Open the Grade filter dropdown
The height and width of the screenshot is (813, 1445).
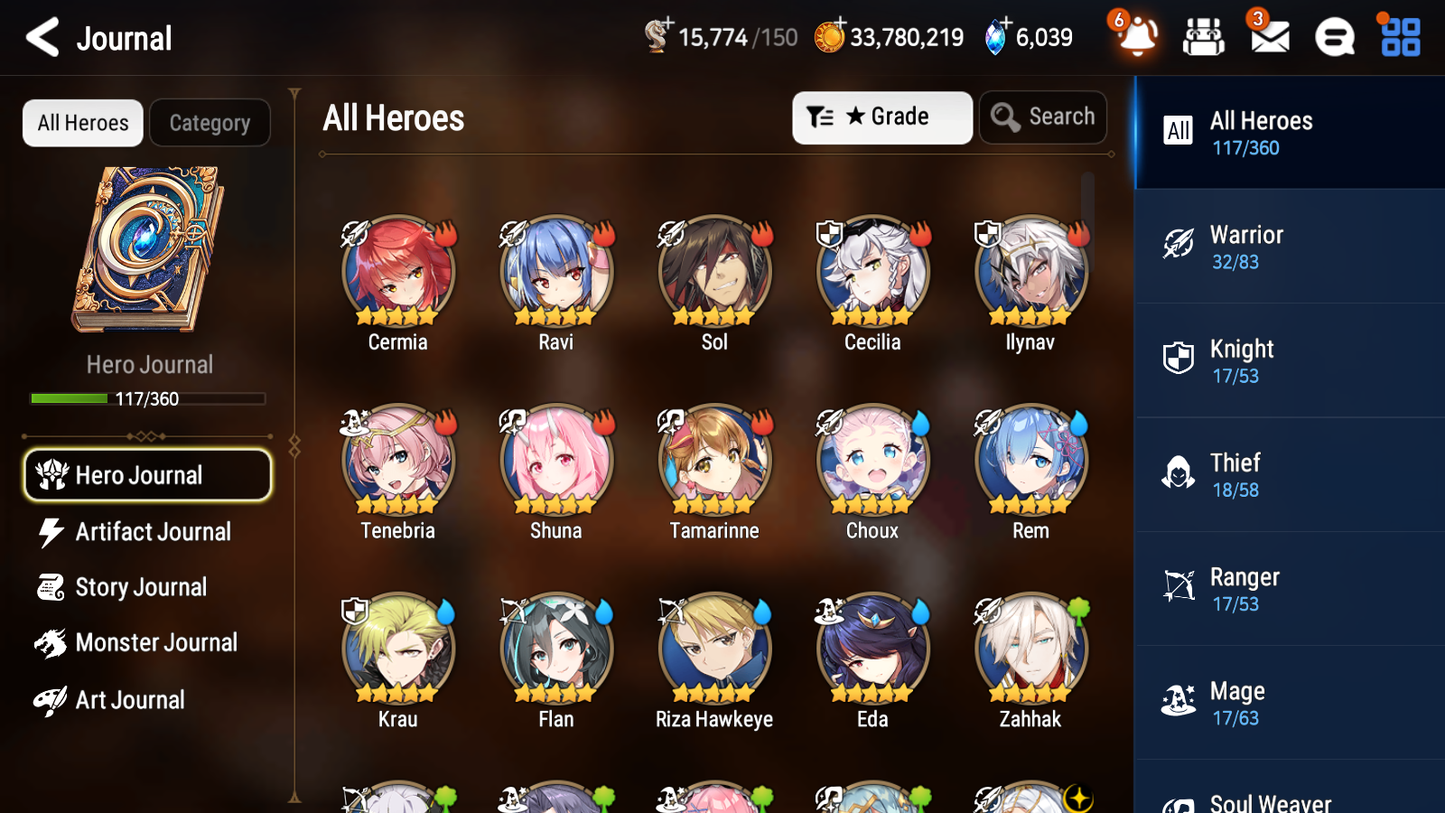pyautogui.click(x=881, y=116)
